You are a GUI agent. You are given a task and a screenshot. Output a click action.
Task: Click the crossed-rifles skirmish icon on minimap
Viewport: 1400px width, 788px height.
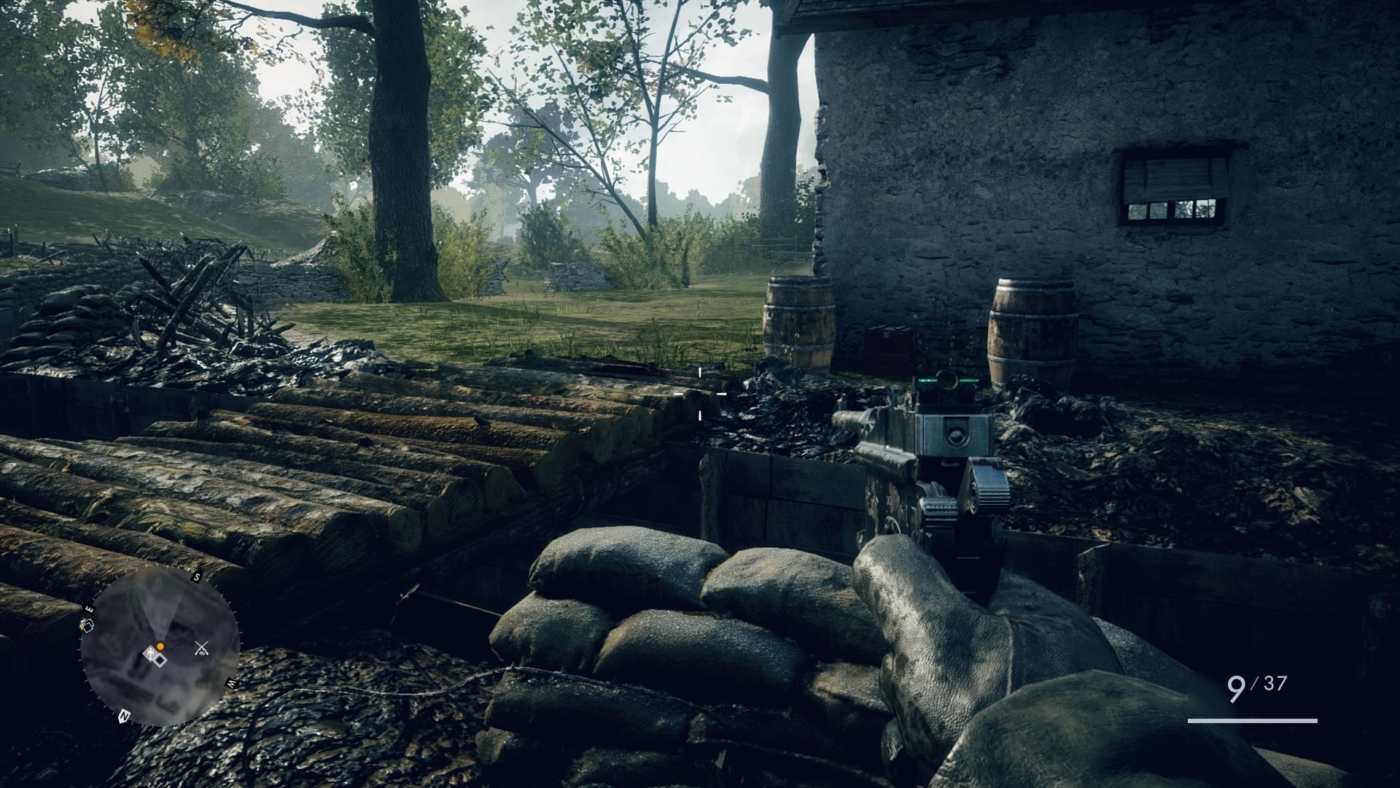tap(201, 647)
